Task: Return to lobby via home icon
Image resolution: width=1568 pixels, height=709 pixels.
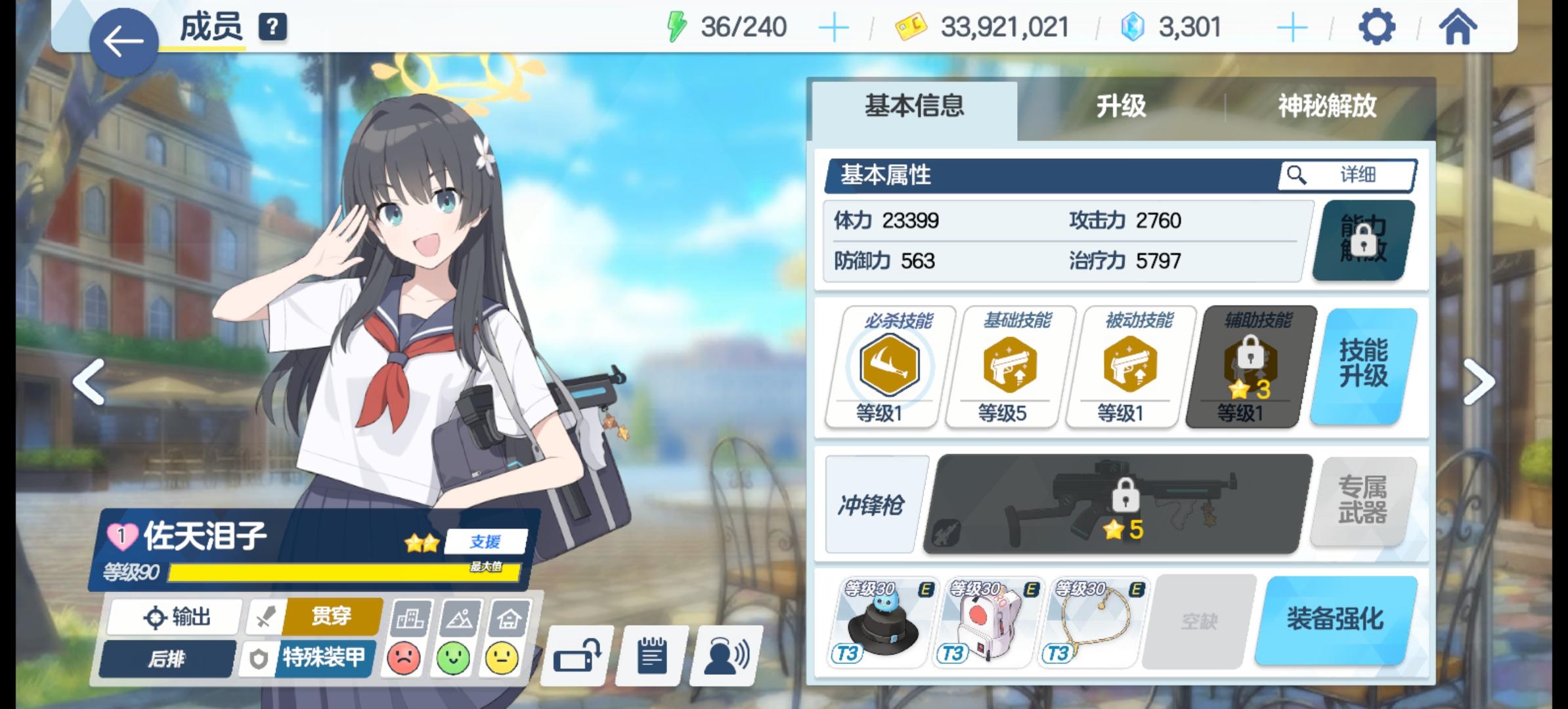Action: click(1456, 28)
